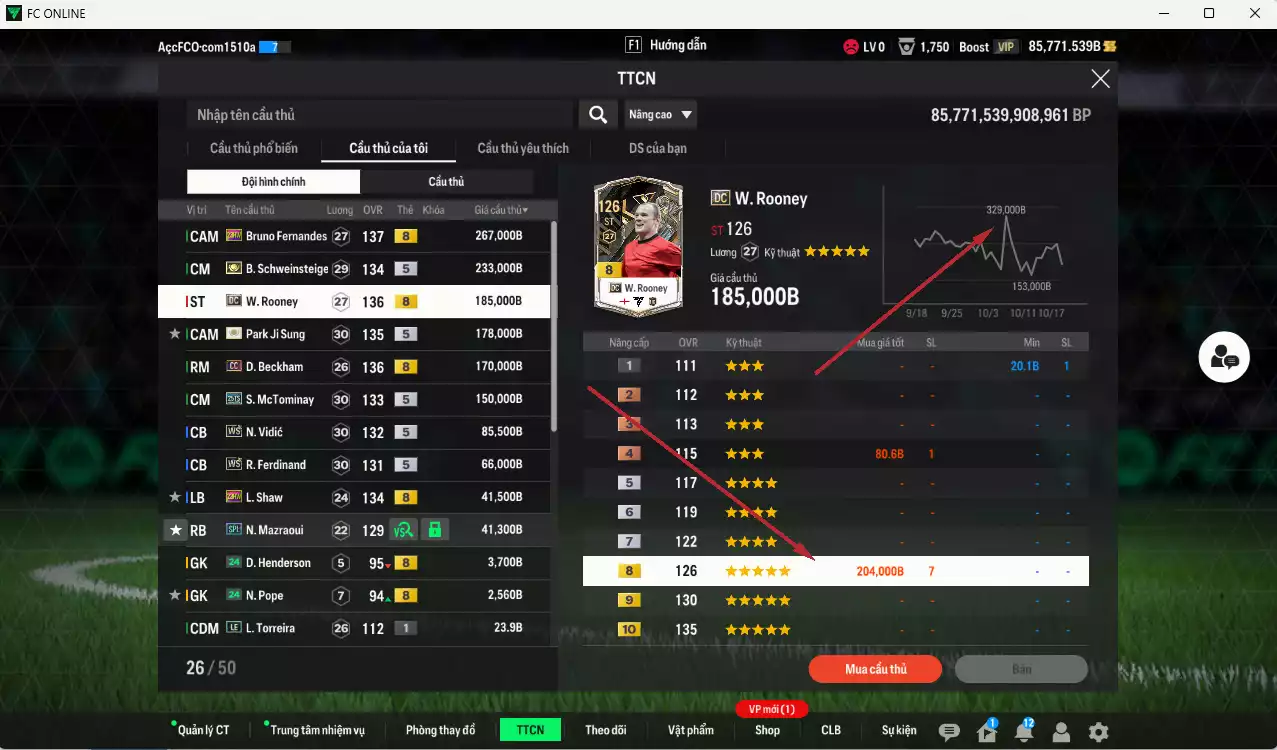Screen dimensions: 1277x750
Task: Click the Mua cầu thủ button
Action: click(x=875, y=669)
